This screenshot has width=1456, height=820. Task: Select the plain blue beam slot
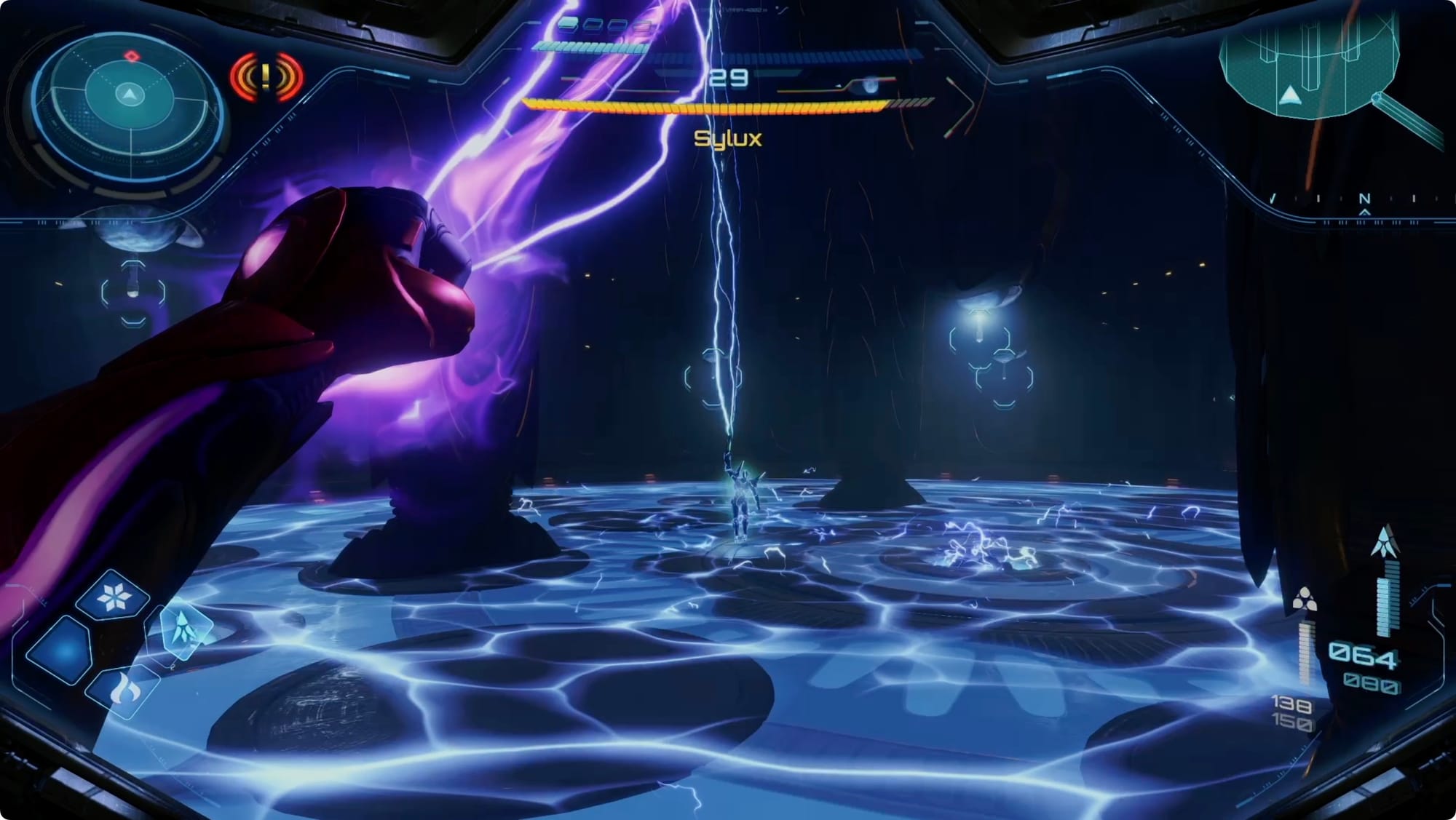point(61,650)
